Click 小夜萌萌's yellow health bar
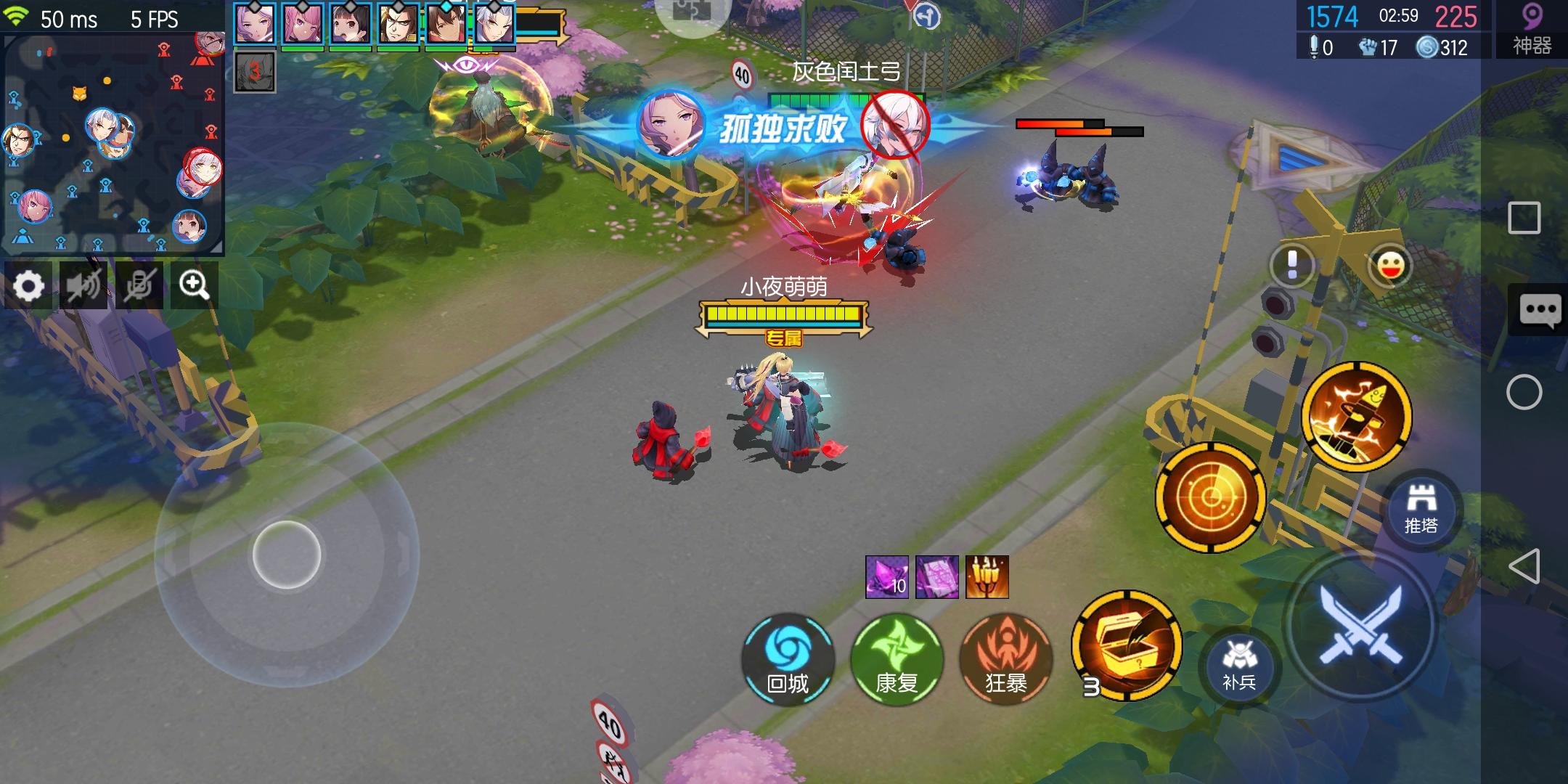The image size is (1568, 784). click(783, 312)
